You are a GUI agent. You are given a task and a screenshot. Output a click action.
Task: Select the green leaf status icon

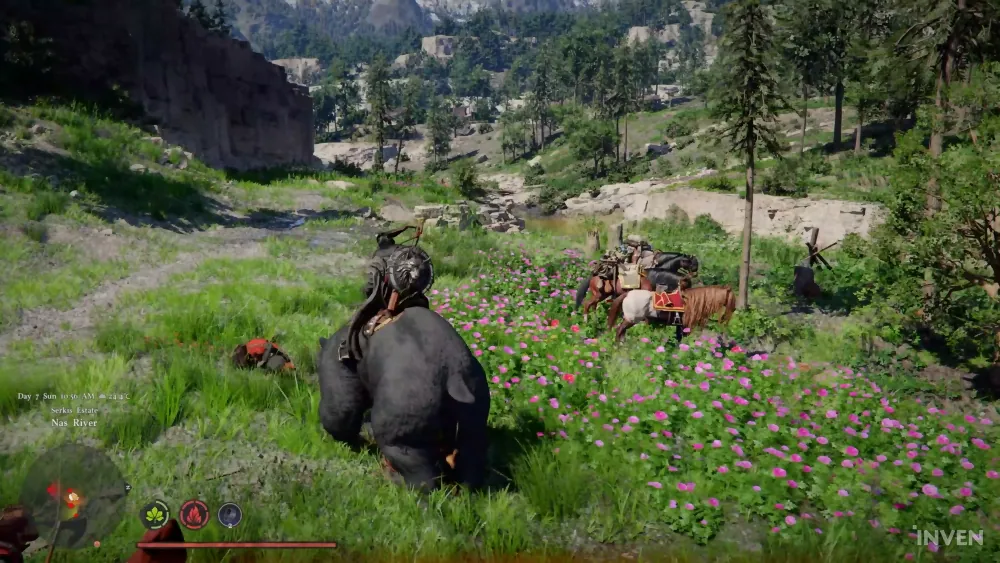click(155, 514)
